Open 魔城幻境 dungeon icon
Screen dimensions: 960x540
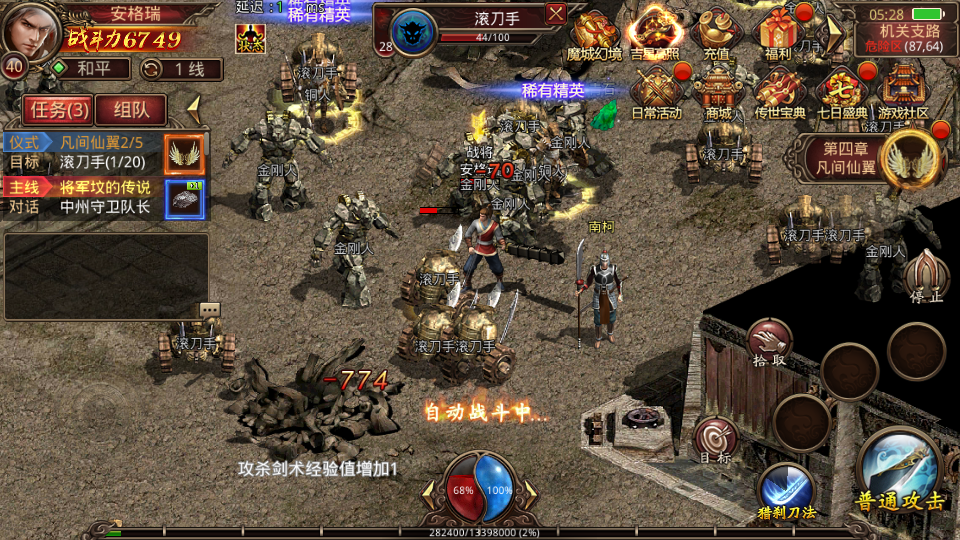594,36
